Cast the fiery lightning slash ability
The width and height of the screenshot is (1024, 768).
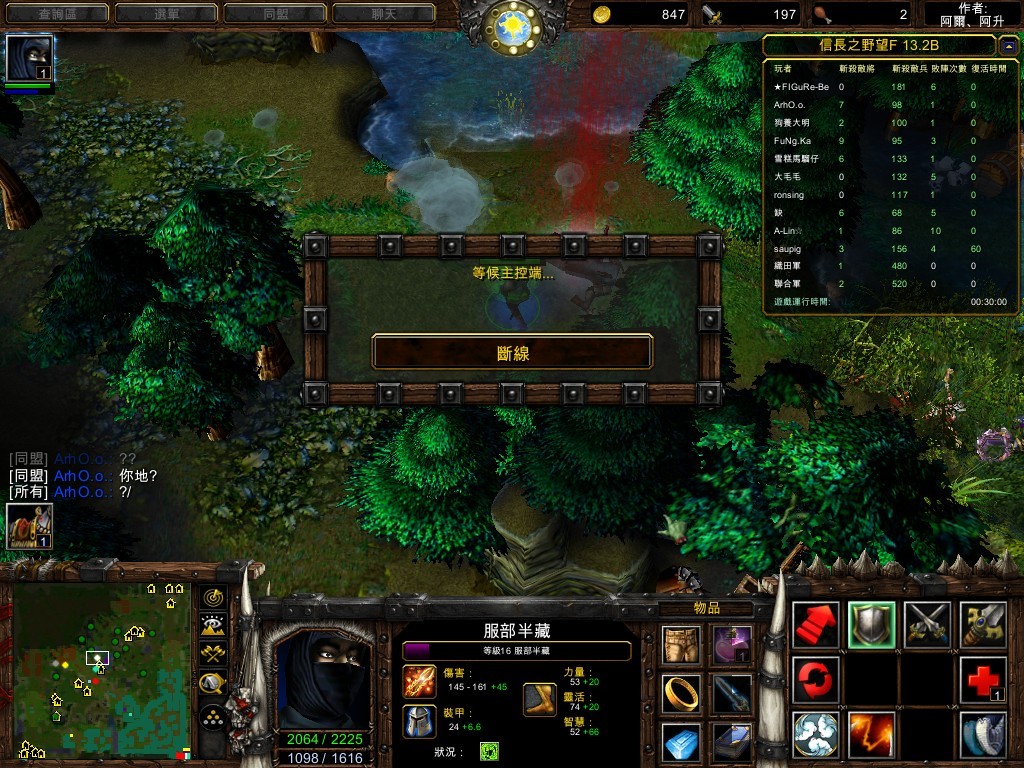(x=871, y=735)
